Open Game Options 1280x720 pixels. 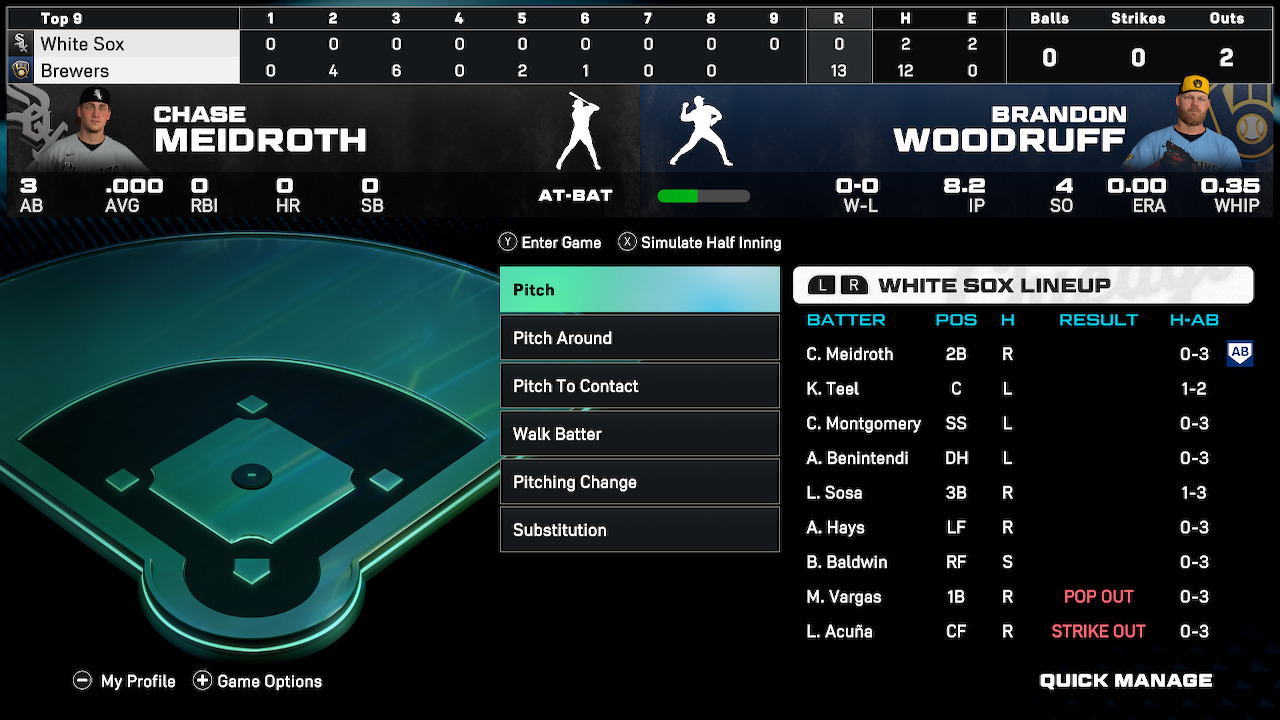[x=258, y=681]
